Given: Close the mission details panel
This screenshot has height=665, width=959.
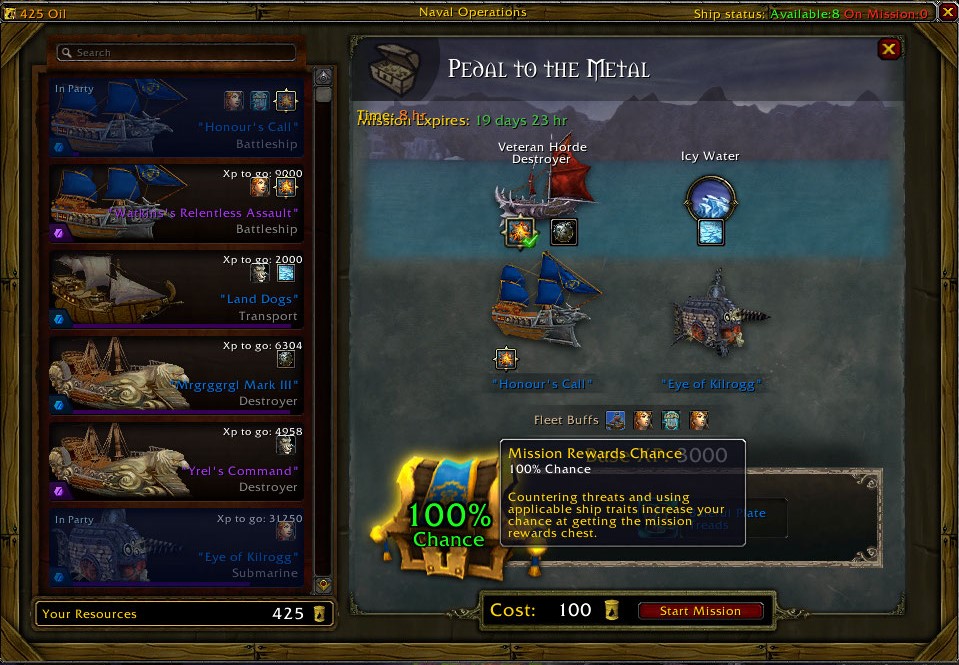Looking at the screenshot, I should [x=888, y=49].
